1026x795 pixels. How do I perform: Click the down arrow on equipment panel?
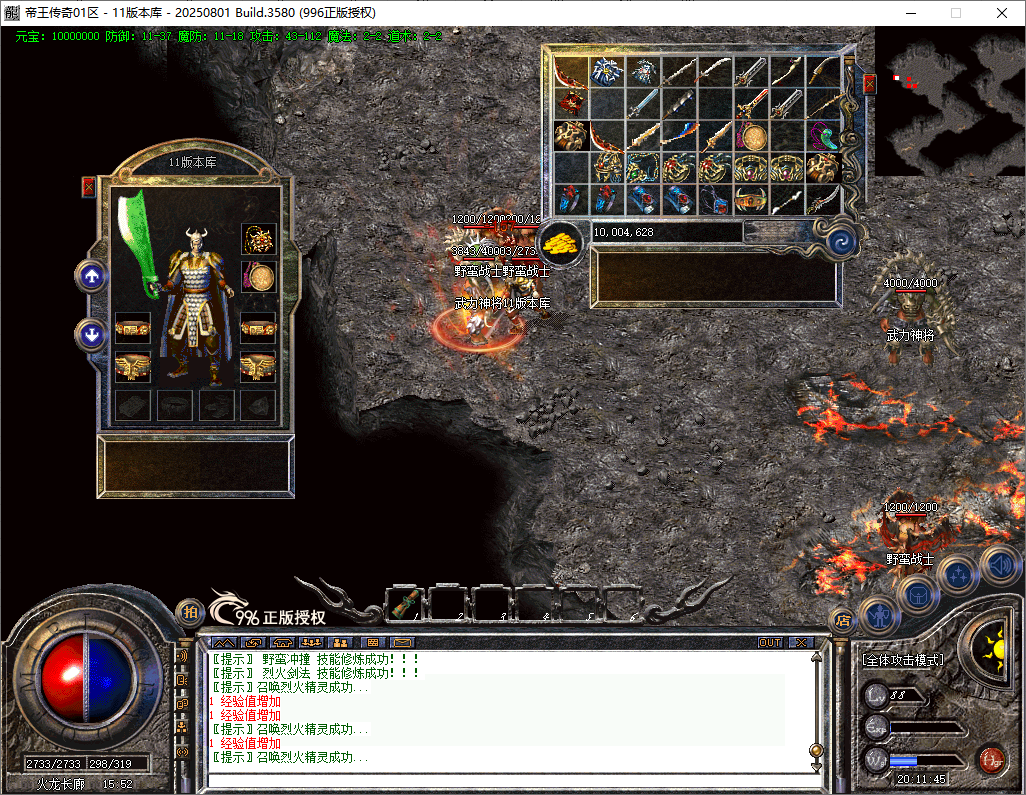(x=93, y=334)
